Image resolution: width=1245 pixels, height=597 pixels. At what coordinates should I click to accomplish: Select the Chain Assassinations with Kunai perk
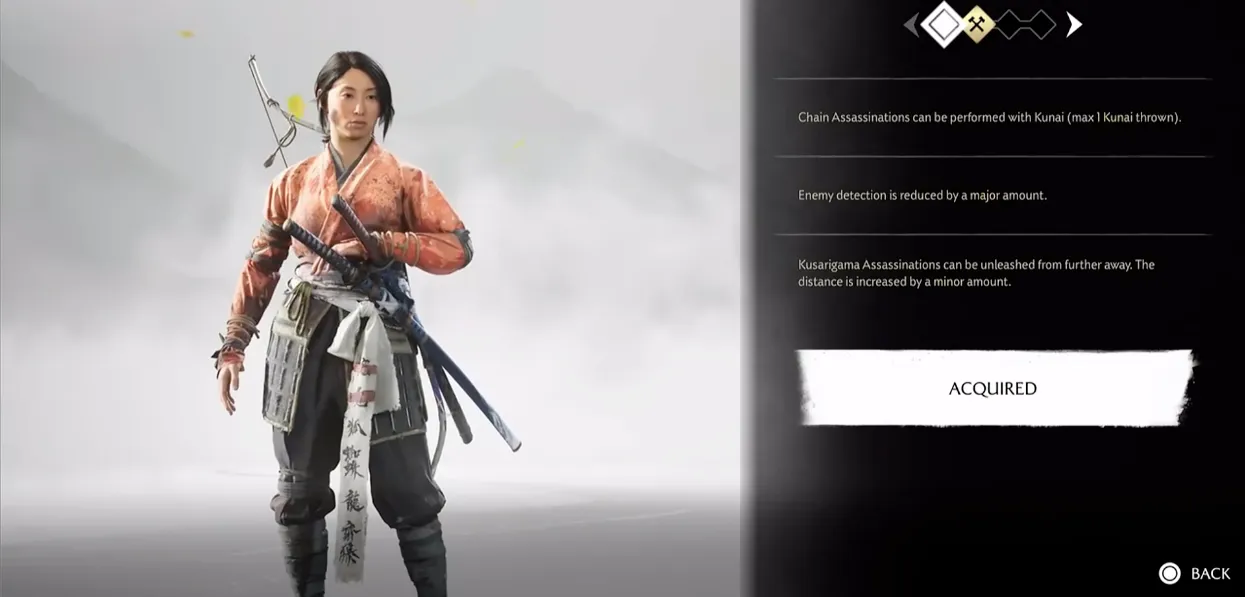pyautogui.click(x=989, y=117)
